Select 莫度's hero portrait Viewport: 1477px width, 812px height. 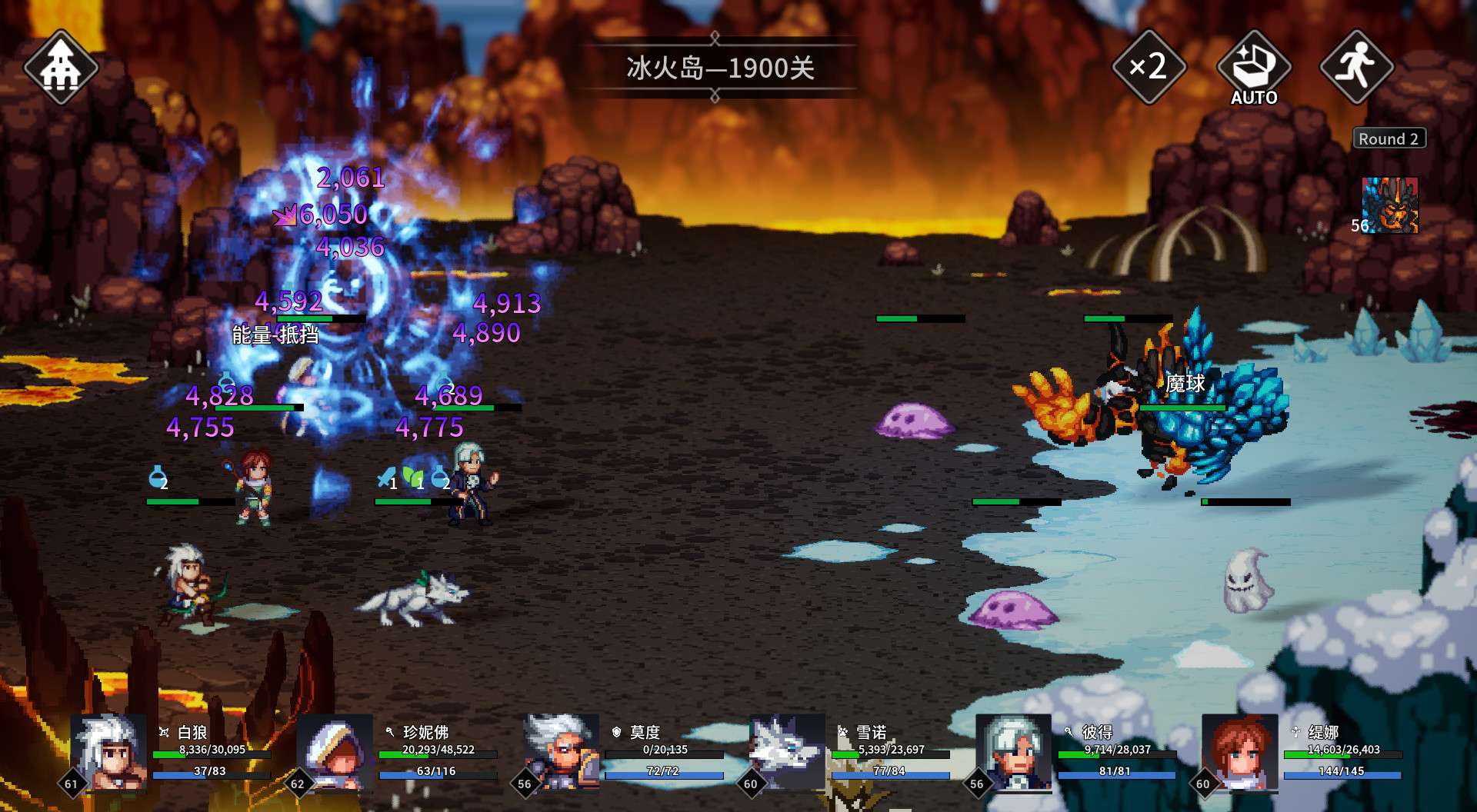tap(561, 752)
